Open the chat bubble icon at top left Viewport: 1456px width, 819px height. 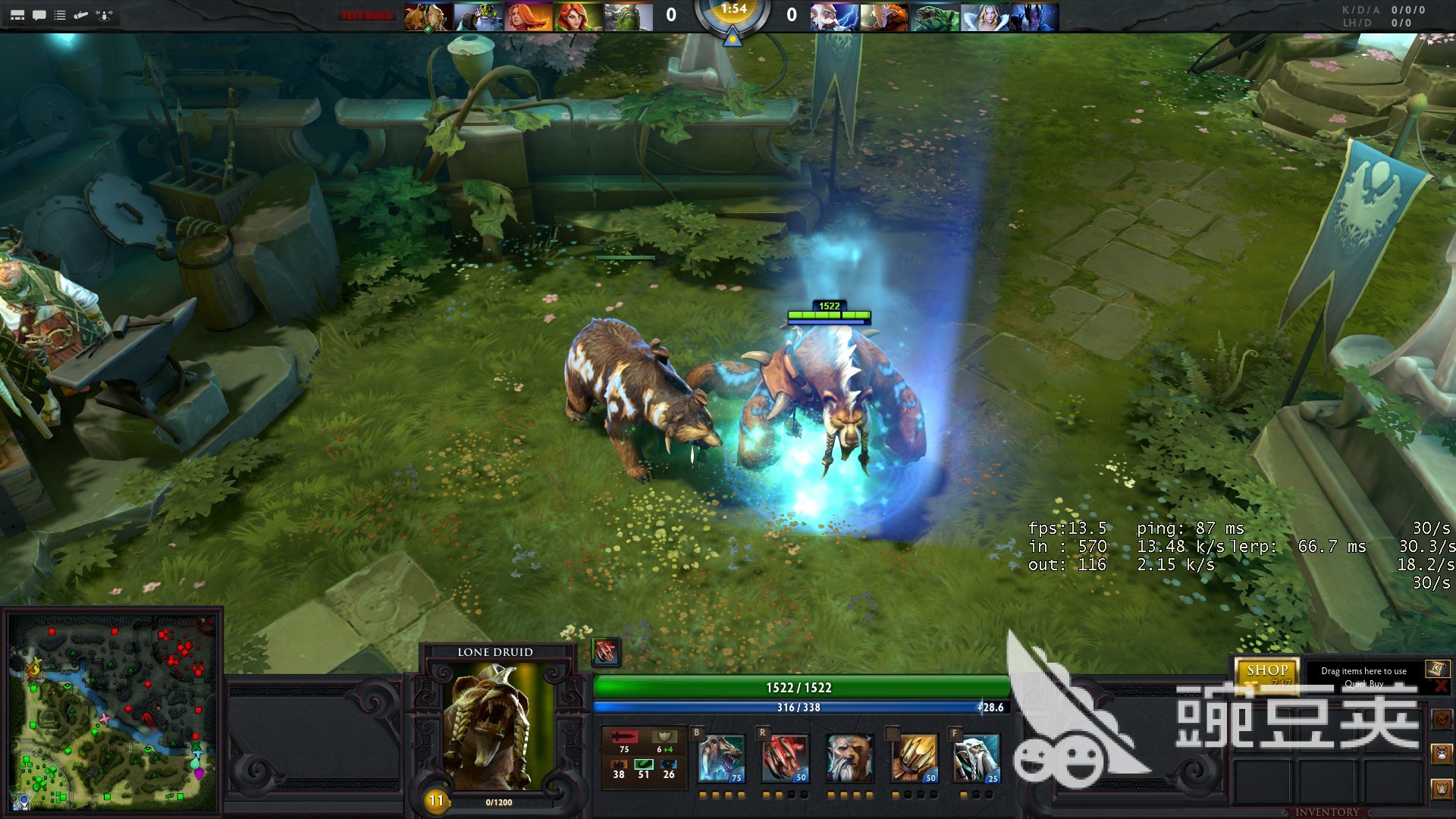coord(38,13)
